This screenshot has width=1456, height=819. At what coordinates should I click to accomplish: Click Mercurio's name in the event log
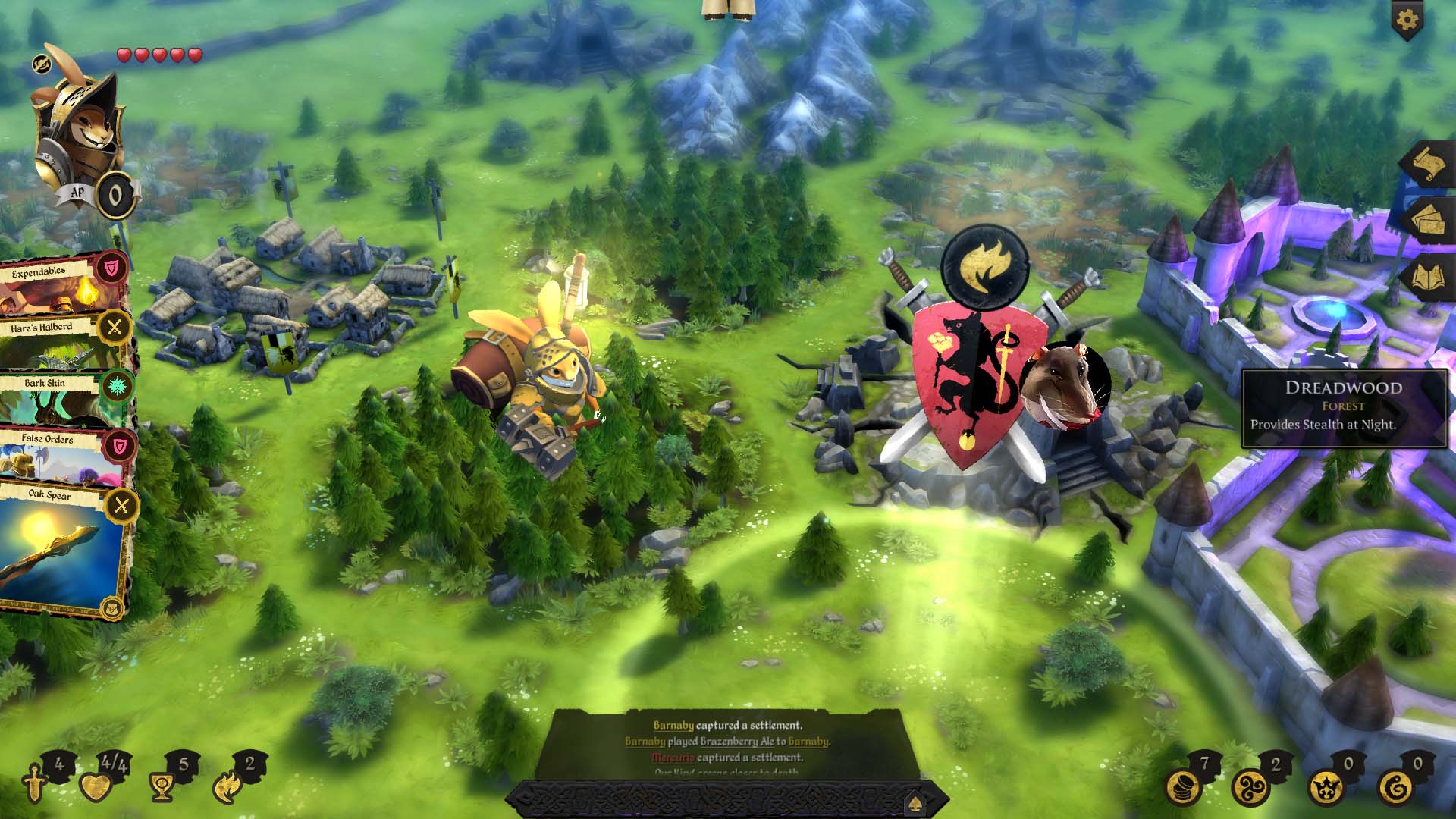coord(672,758)
